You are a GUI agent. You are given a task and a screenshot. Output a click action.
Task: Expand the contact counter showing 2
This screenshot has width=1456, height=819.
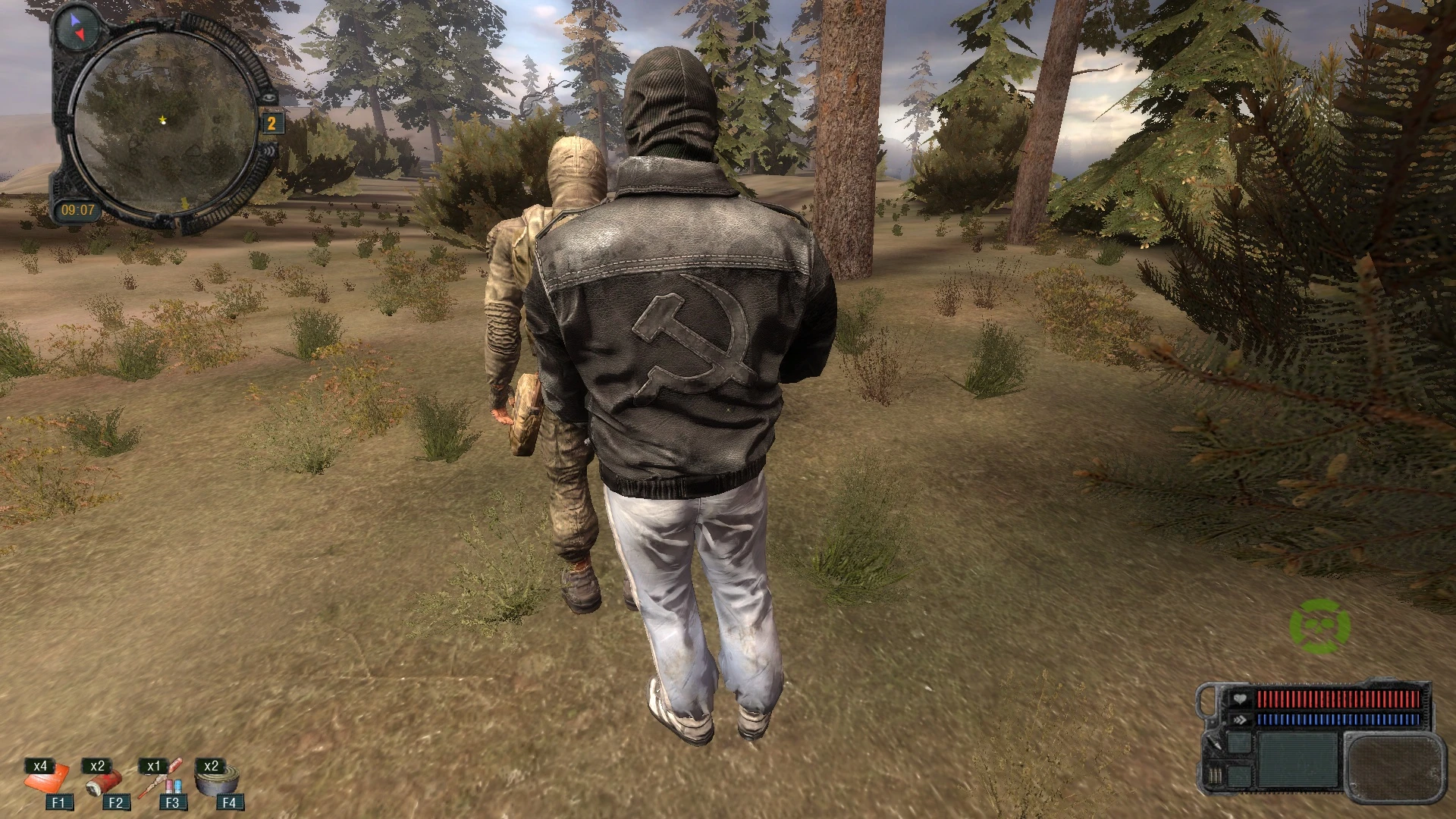click(271, 122)
